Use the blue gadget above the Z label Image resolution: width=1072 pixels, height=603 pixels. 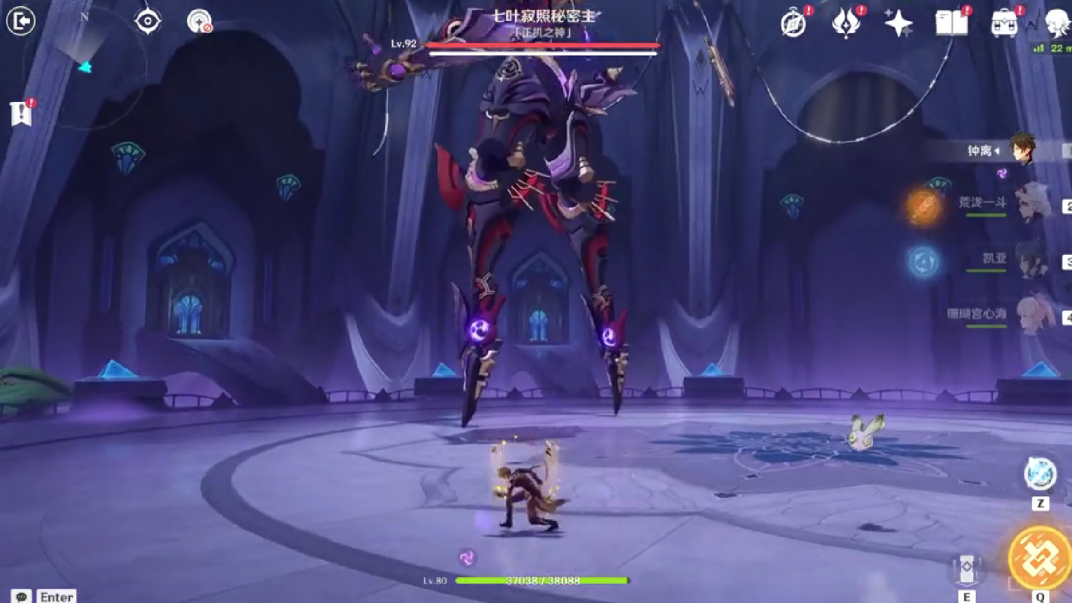[x=1040, y=474]
